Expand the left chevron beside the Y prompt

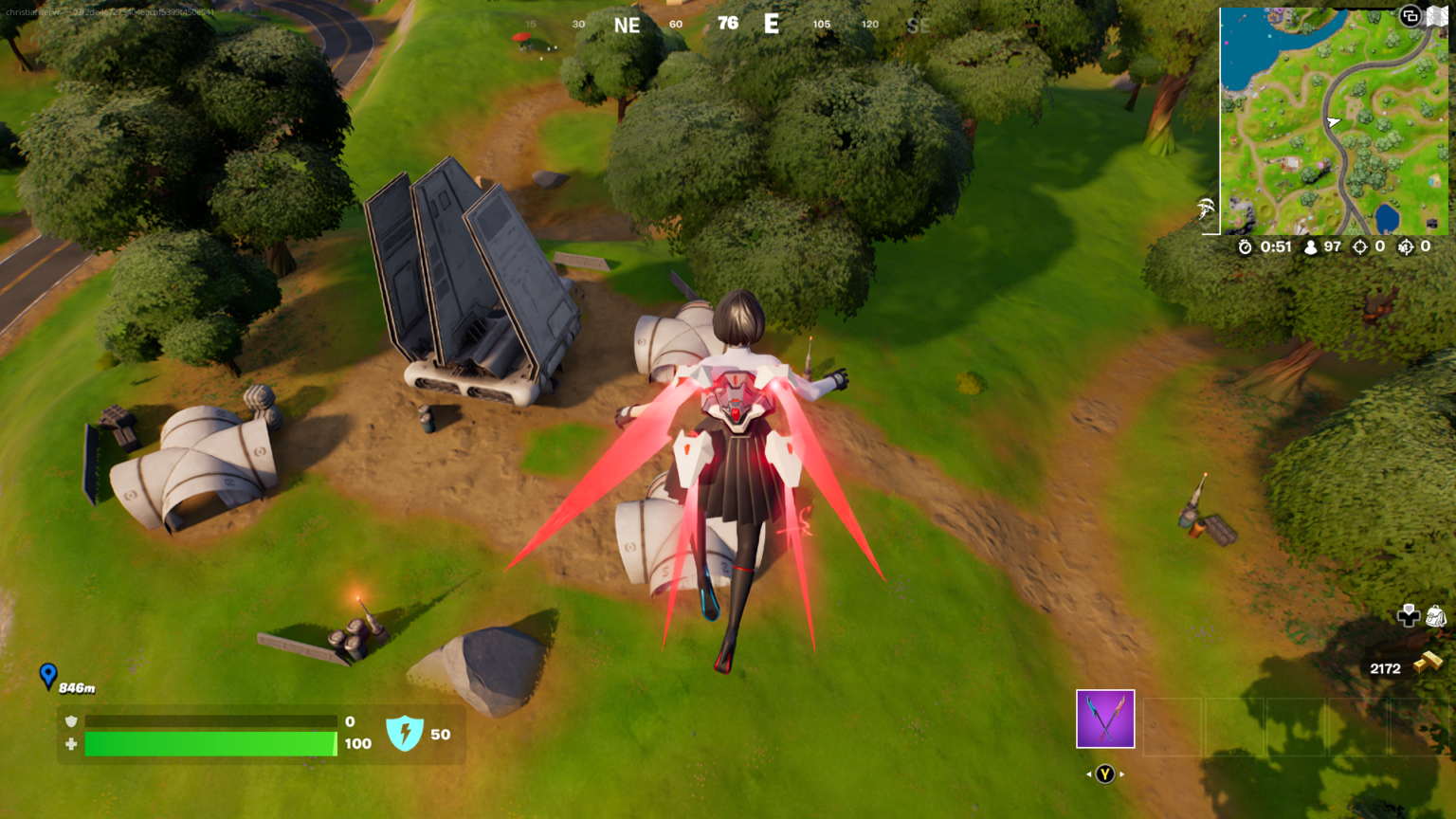point(1088,773)
